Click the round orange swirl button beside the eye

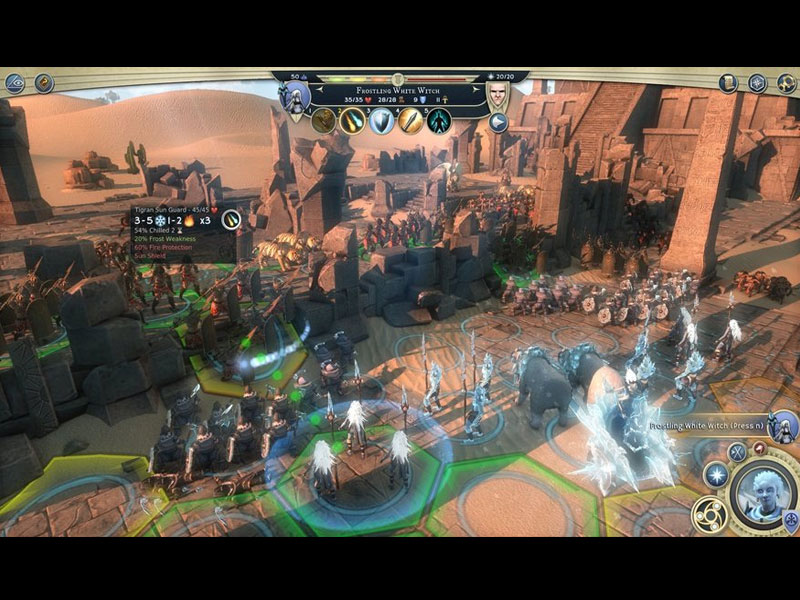[45, 83]
